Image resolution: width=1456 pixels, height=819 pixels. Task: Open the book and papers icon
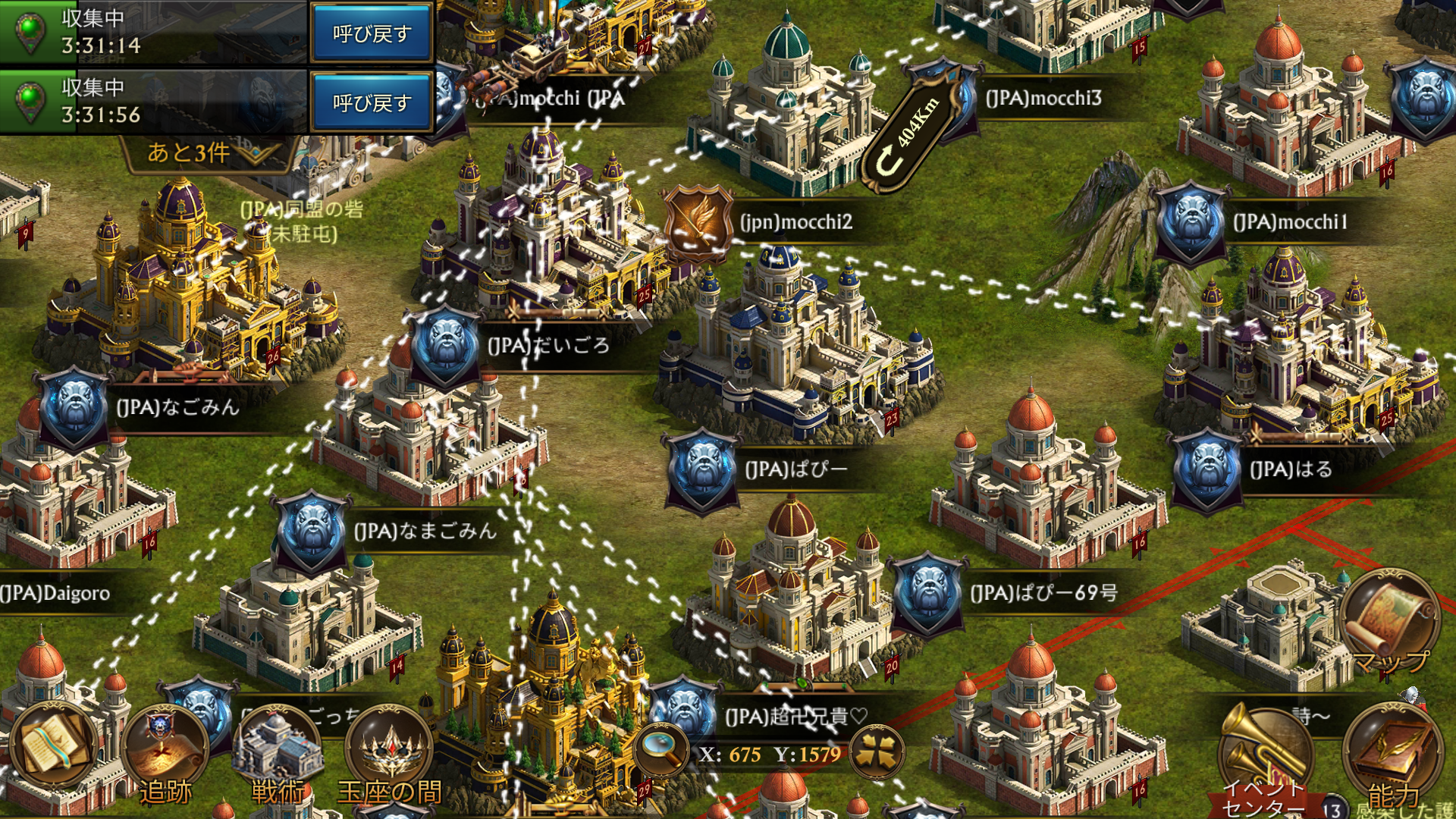[x=53, y=747]
